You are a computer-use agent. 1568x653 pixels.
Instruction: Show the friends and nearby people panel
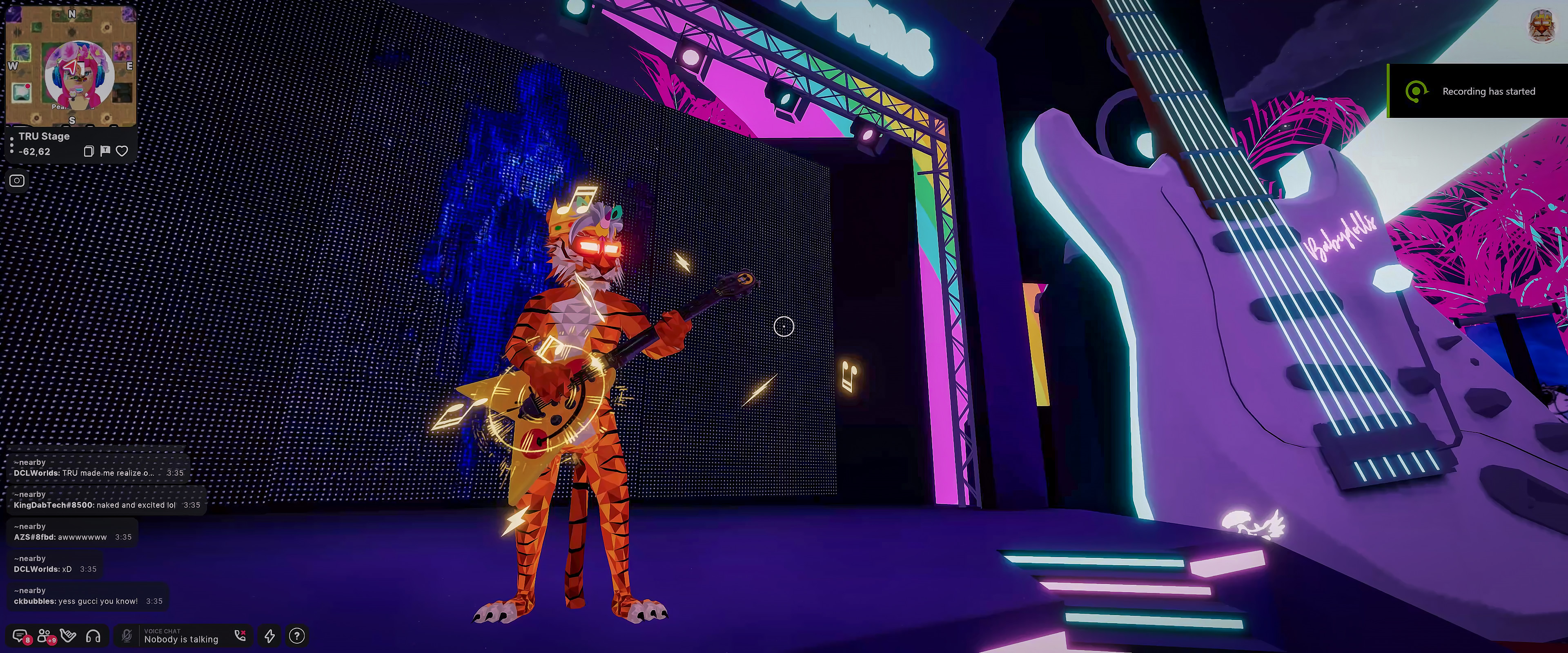(x=45, y=636)
